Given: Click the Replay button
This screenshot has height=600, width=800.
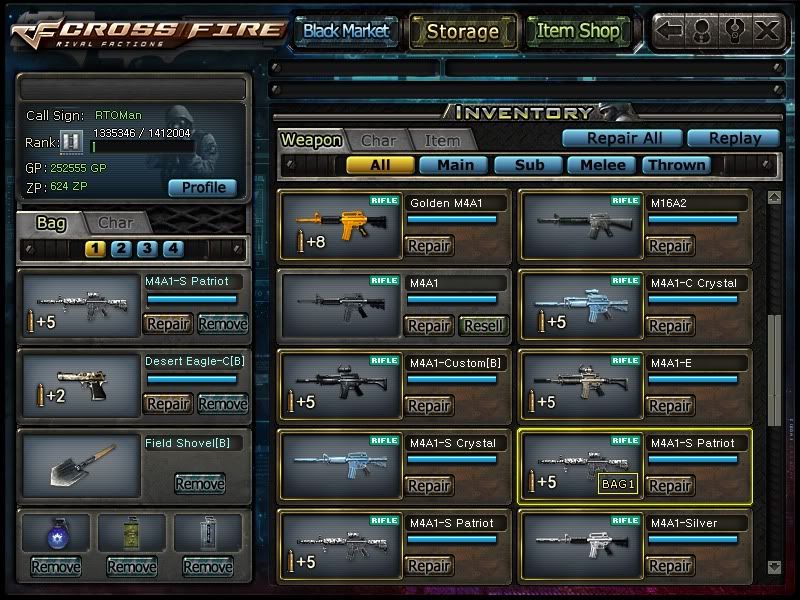Looking at the screenshot, I should click(737, 139).
